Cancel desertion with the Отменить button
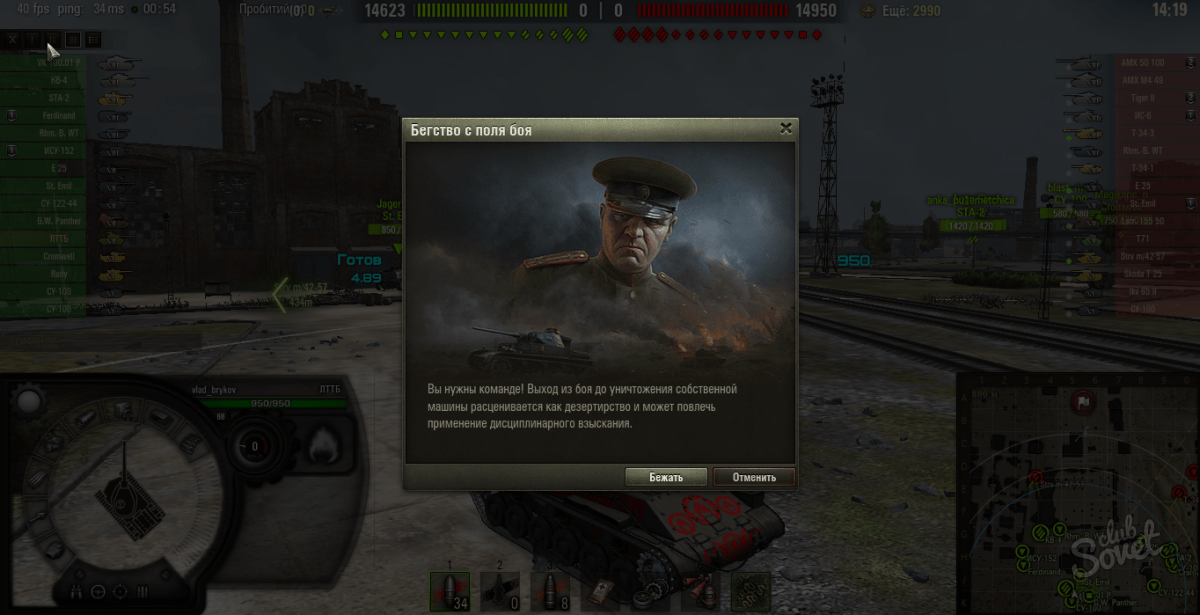 753,477
